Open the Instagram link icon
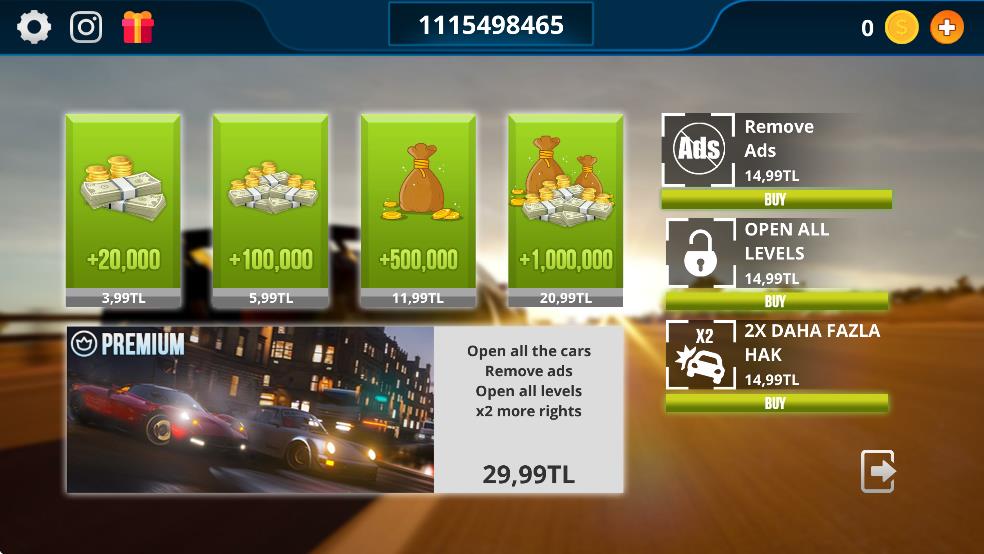 coord(86,27)
